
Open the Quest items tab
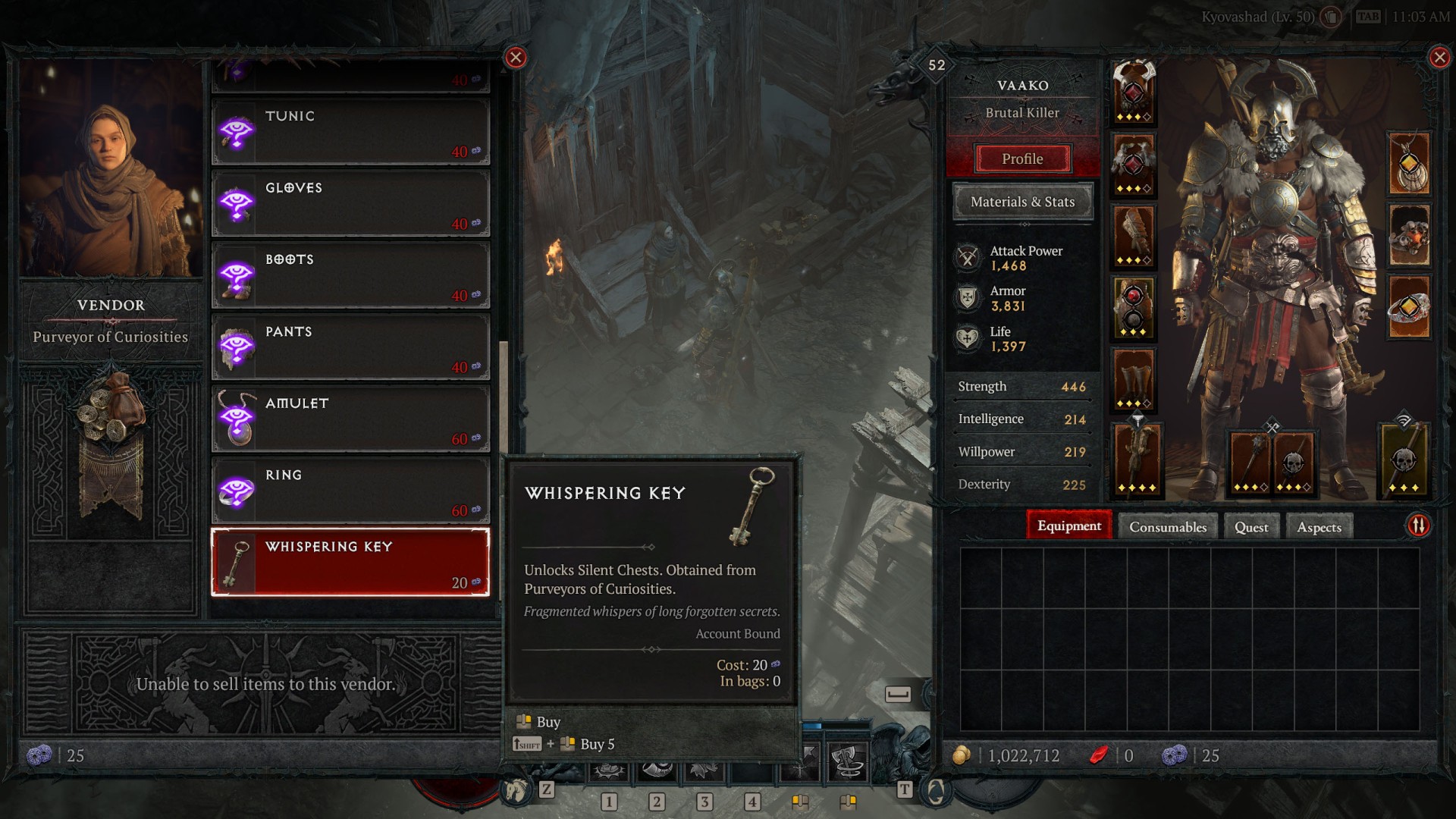coord(1250,527)
